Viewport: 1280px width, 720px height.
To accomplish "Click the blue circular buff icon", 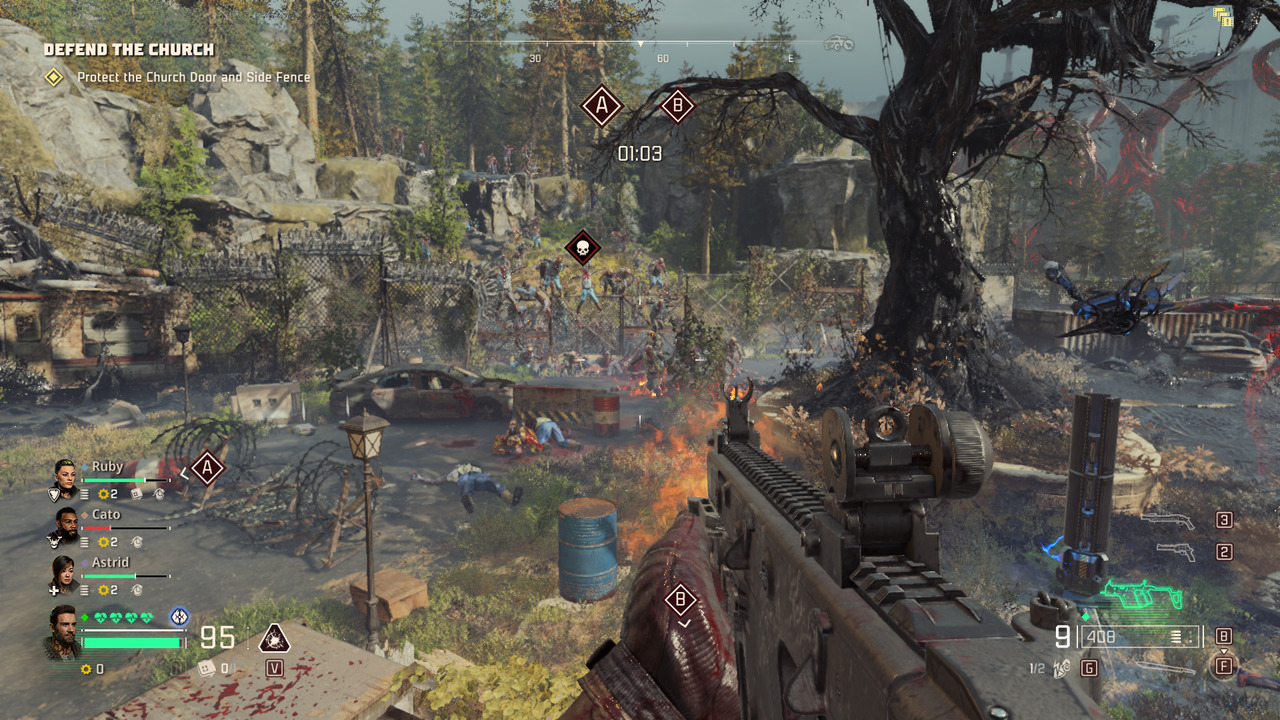I will (x=180, y=617).
